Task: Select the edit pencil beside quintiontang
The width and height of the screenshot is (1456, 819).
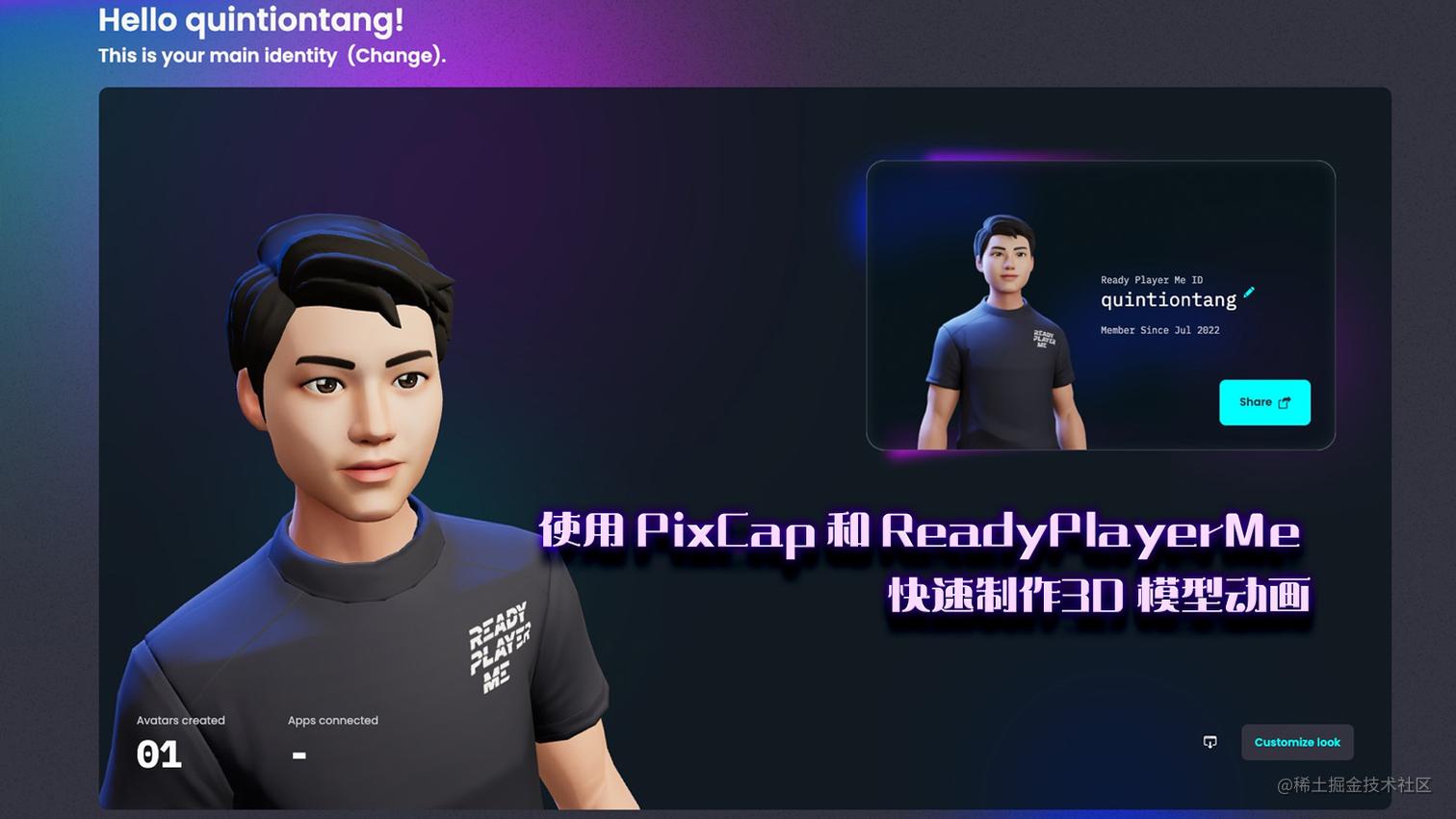Action: click(x=1248, y=294)
